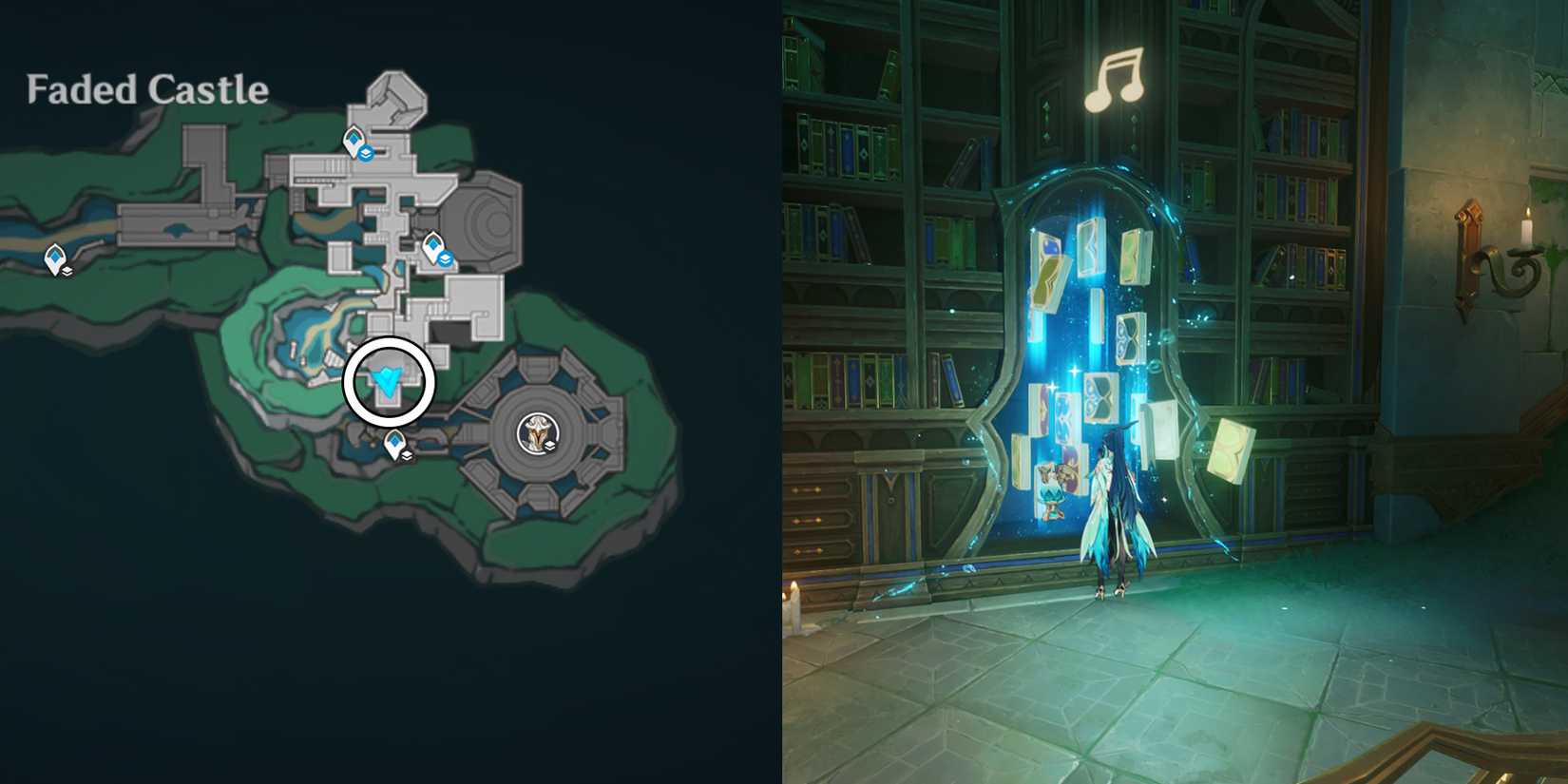Viewport: 1568px width, 784px height.
Task: Click the teleport waypoint below the circled marker
Action: [395, 442]
